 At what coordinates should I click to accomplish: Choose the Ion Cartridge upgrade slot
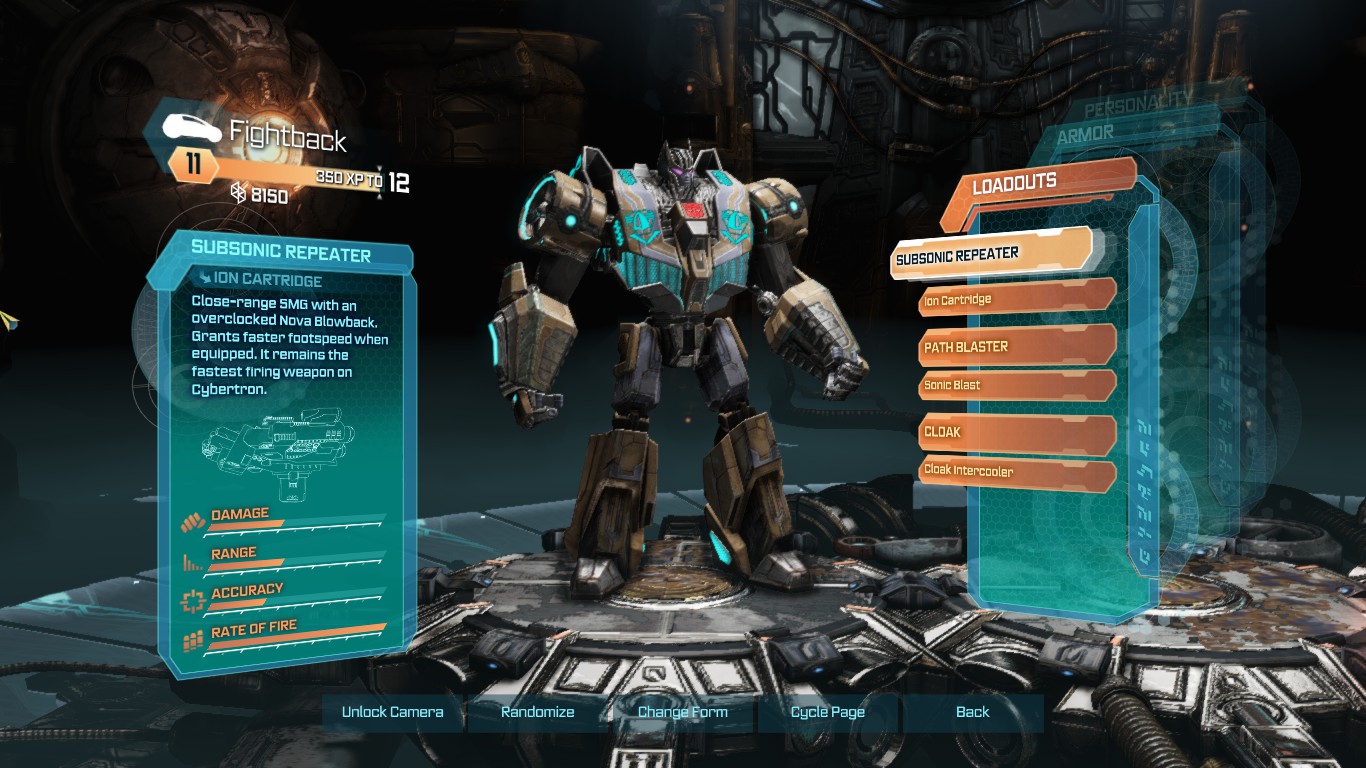[x=1015, y=299]
